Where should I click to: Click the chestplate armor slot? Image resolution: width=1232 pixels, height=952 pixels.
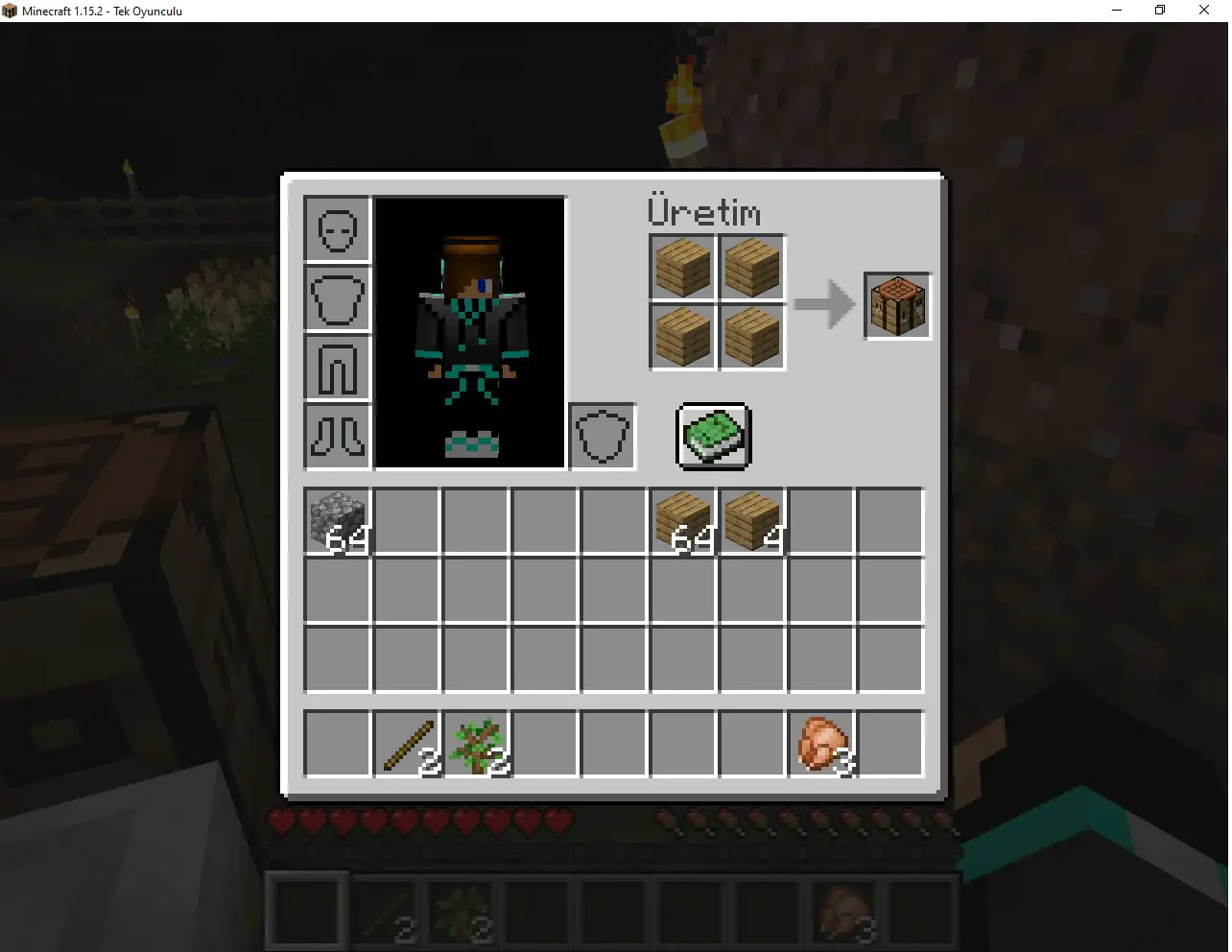click(x=336, y=298)
